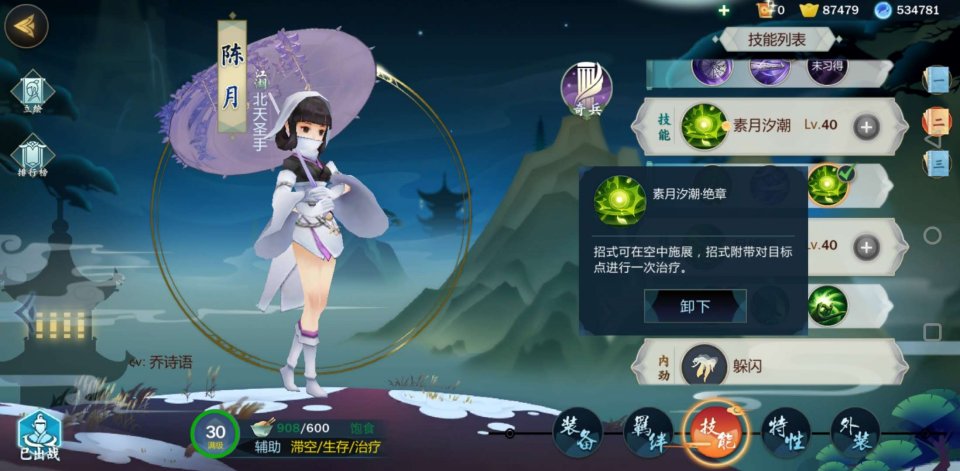Screen dimensions: 960x471
Task: Go back using the golden arrow button
Action: (x=26, y=25)
